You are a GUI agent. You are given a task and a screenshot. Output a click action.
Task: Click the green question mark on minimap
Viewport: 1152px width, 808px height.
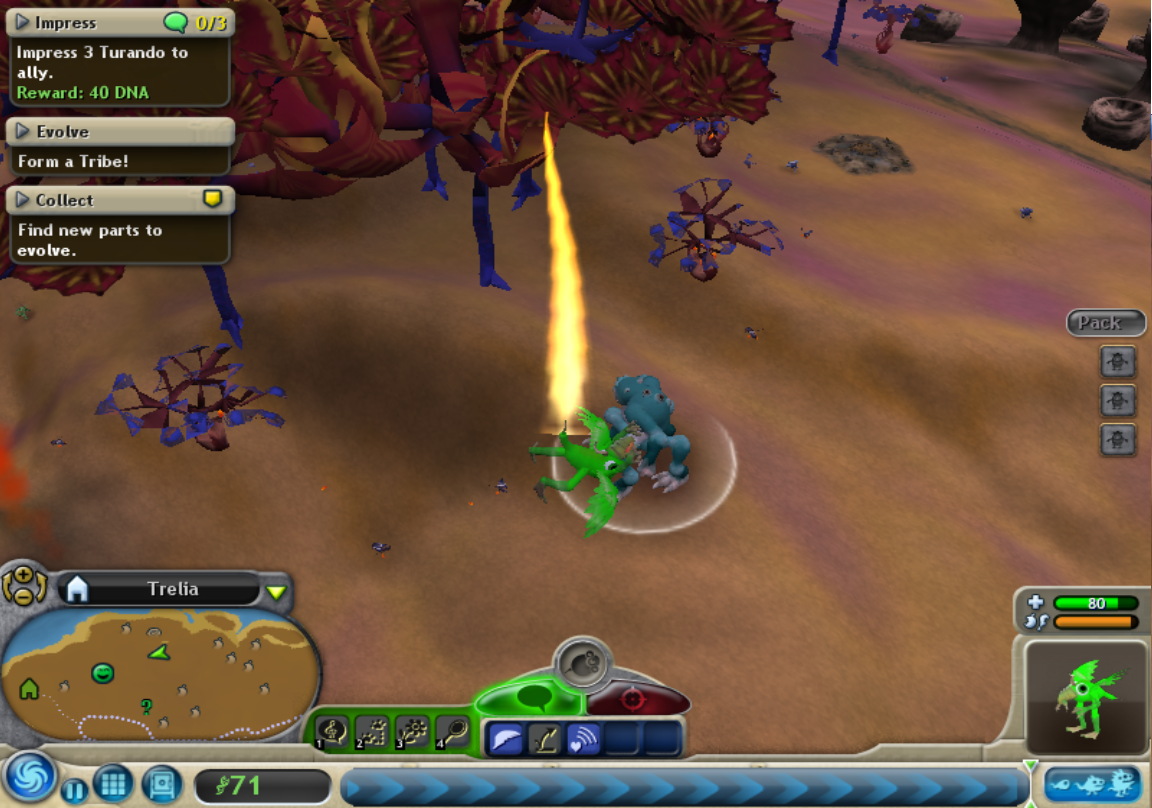(x=147, y=707)
